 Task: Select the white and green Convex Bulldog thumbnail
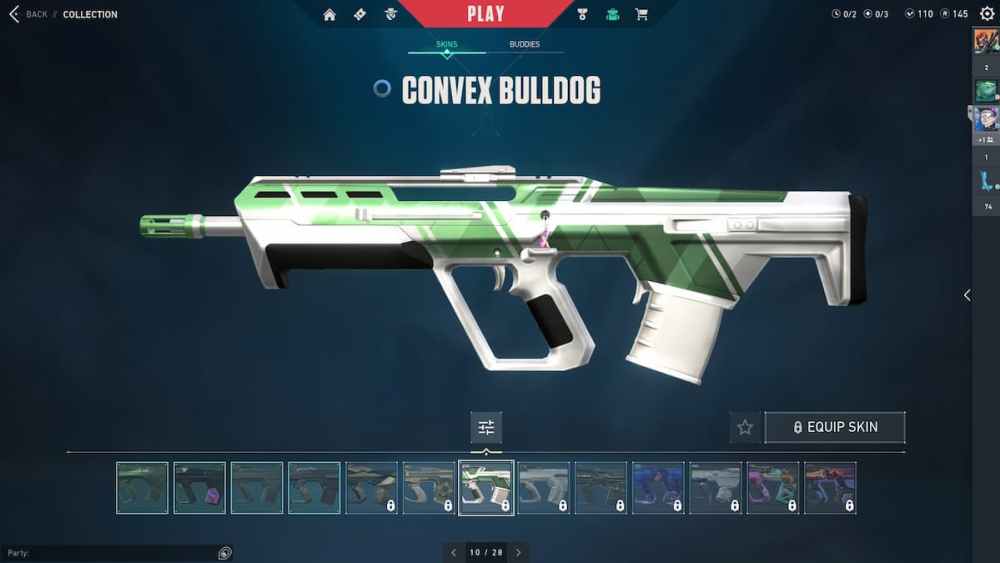point(486,487)
